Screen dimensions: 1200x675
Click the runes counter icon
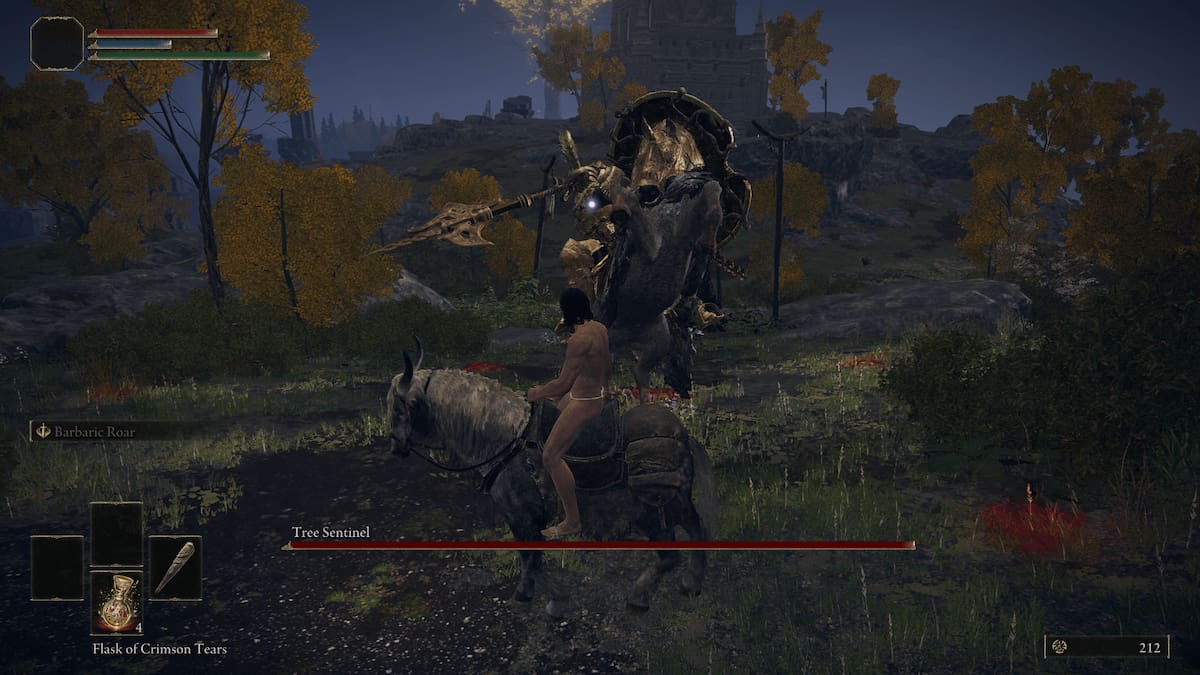click(1059, 647)
